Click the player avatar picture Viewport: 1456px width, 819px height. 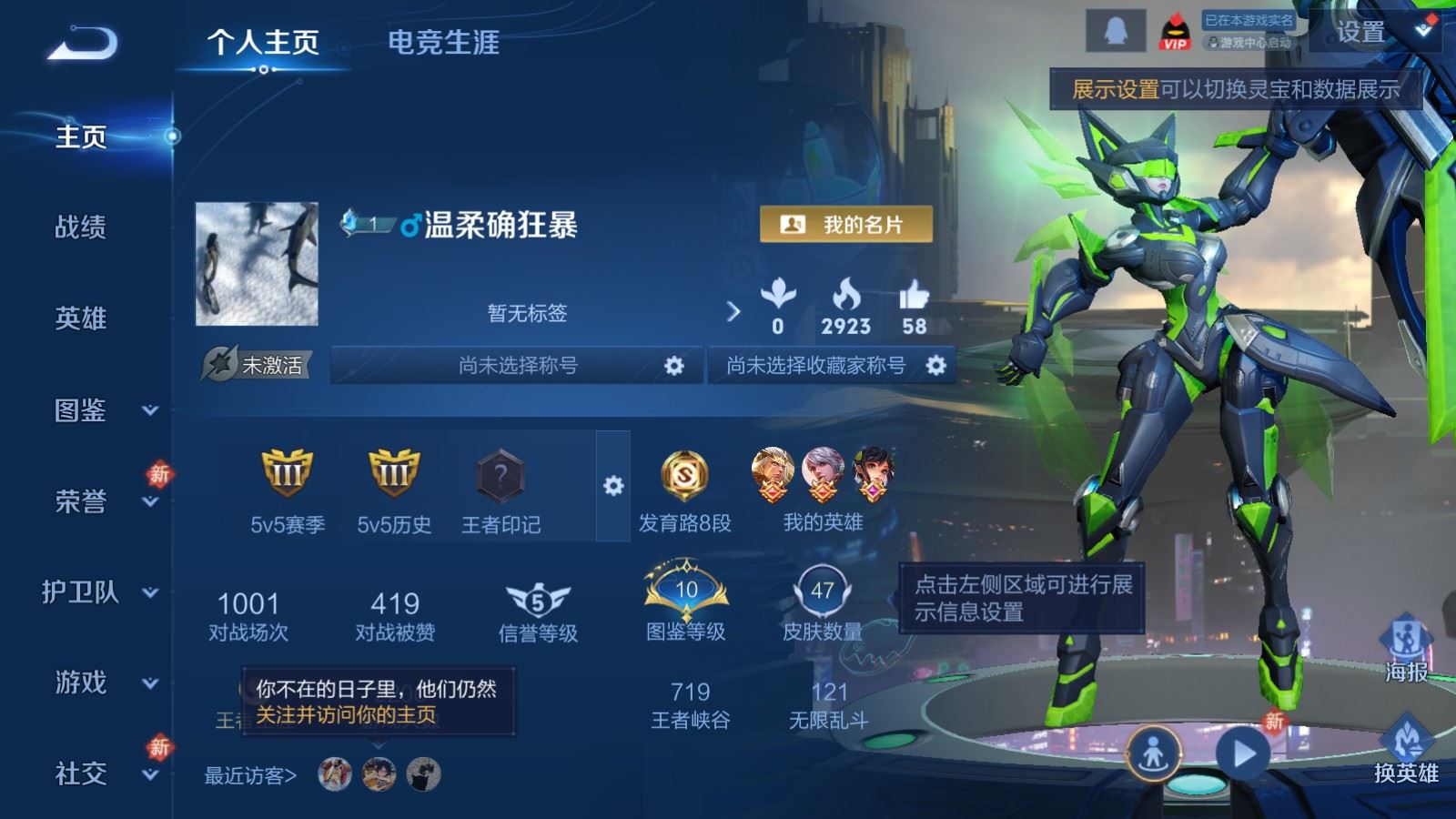click(x=257, y=264)
